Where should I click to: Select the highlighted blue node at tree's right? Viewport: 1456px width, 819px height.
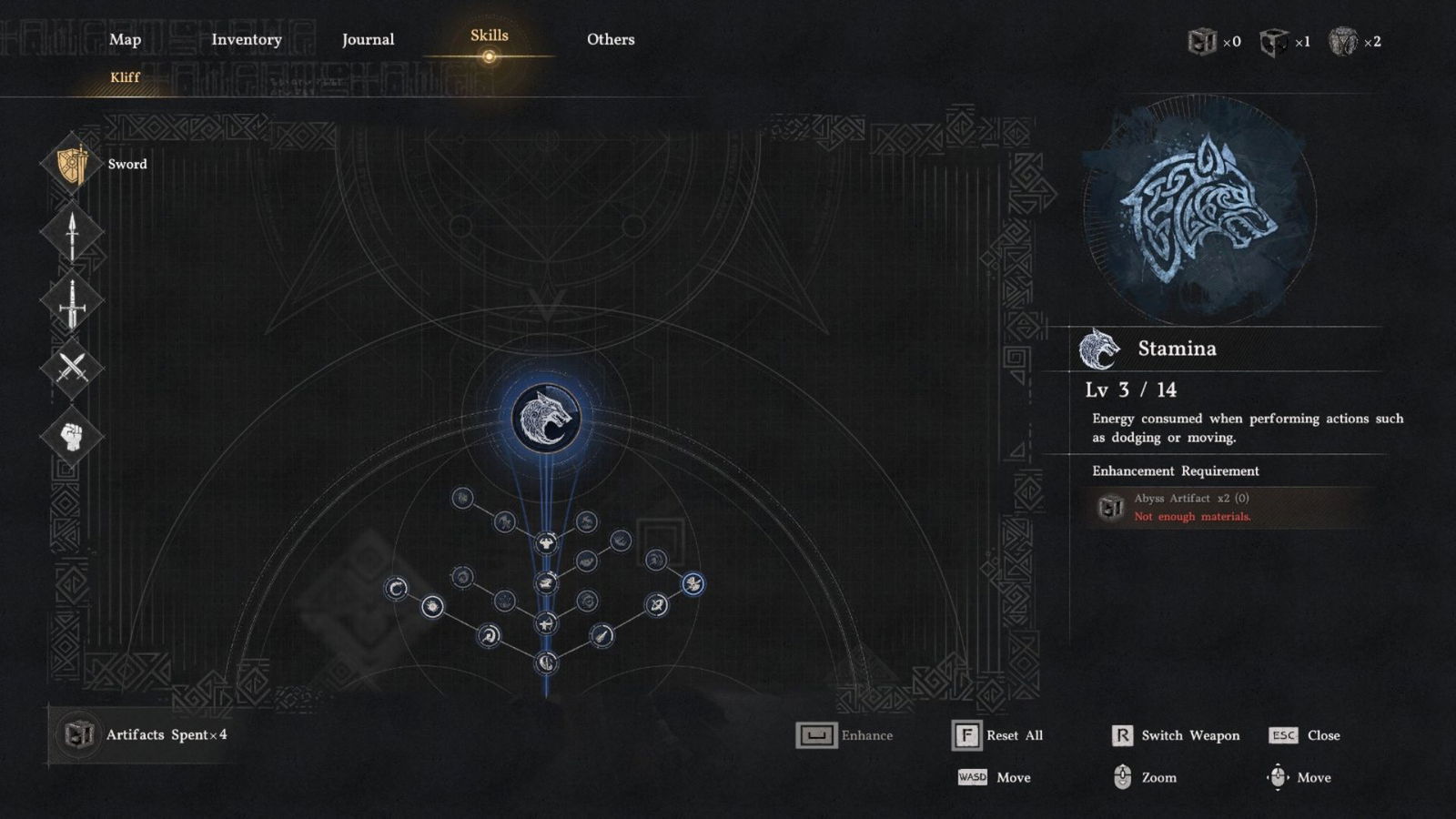coord(693,583)
